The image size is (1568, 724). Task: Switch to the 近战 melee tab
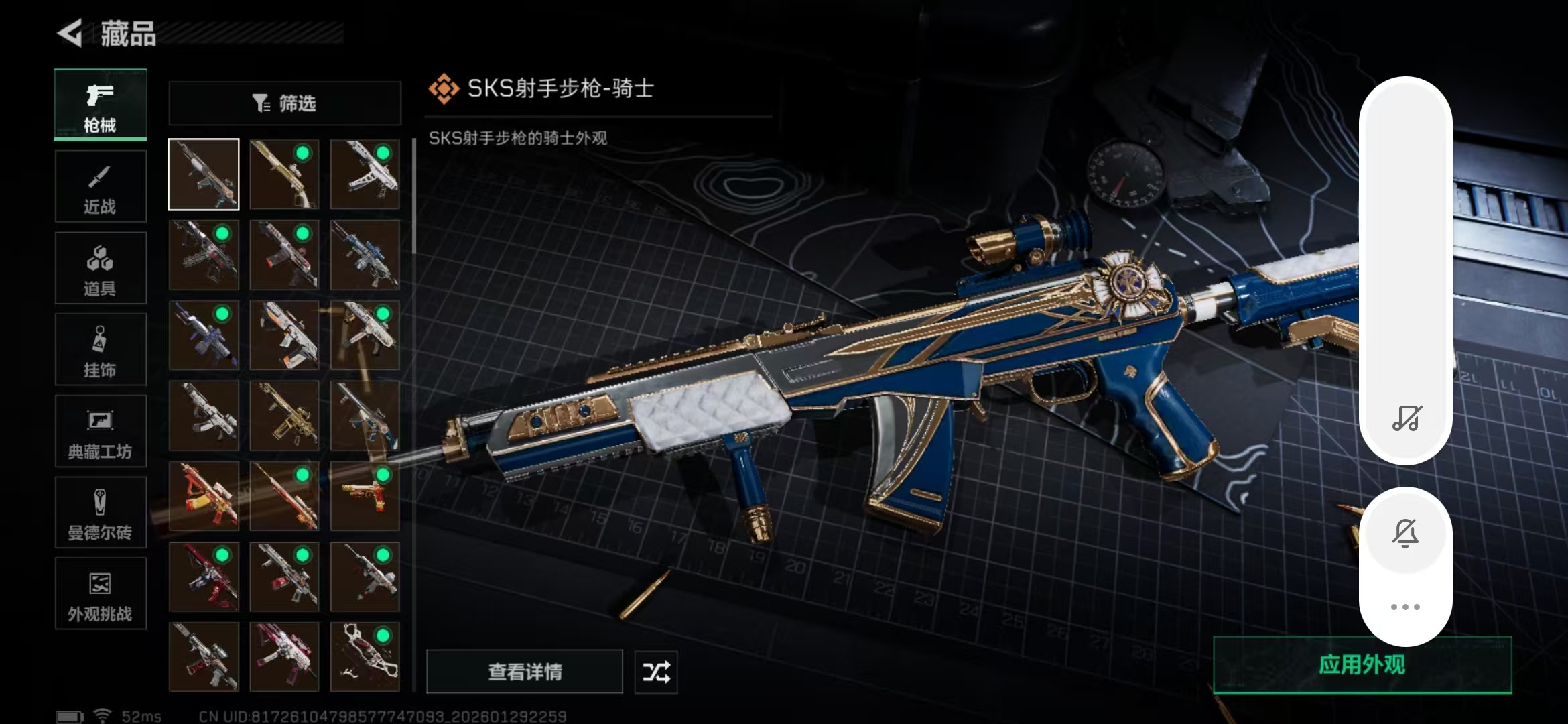coord(100,186)
